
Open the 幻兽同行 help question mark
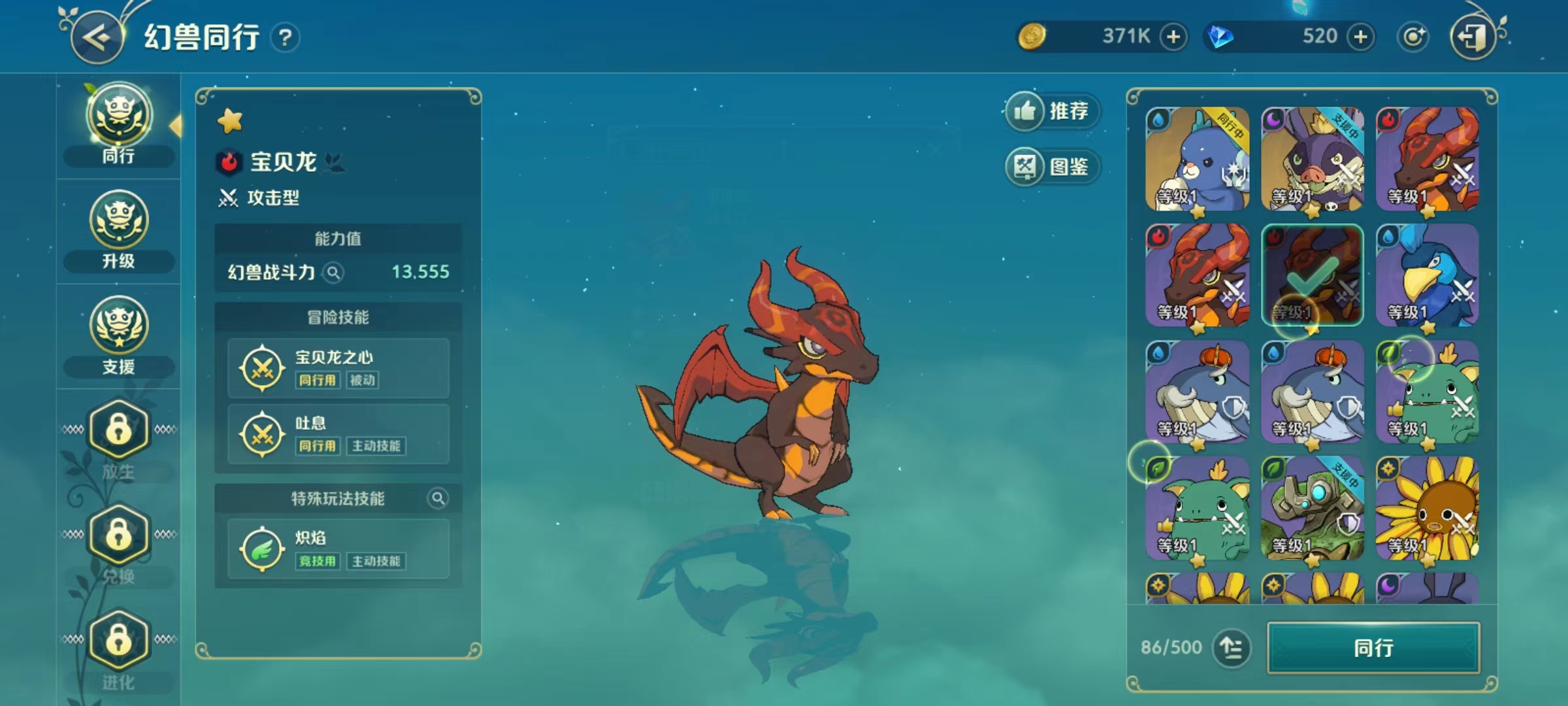click(x=285, y=38)
